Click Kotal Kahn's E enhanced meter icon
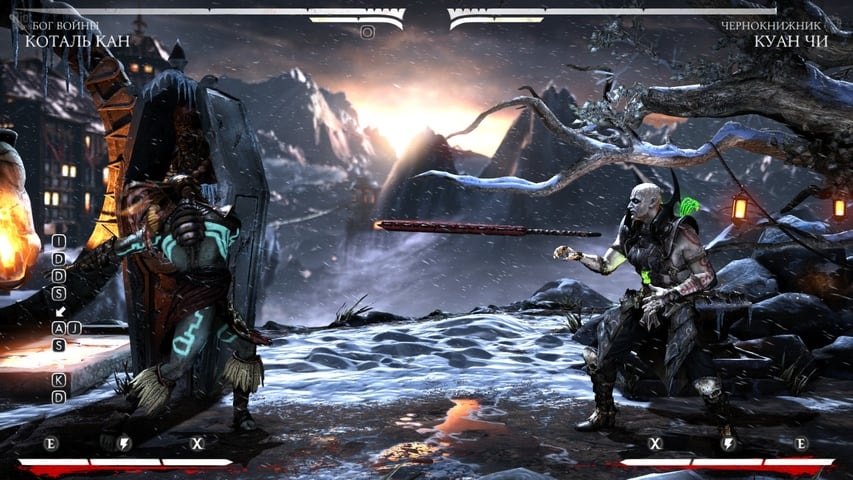The width and height of the screenshot is (853, 480). coord(51,443)
